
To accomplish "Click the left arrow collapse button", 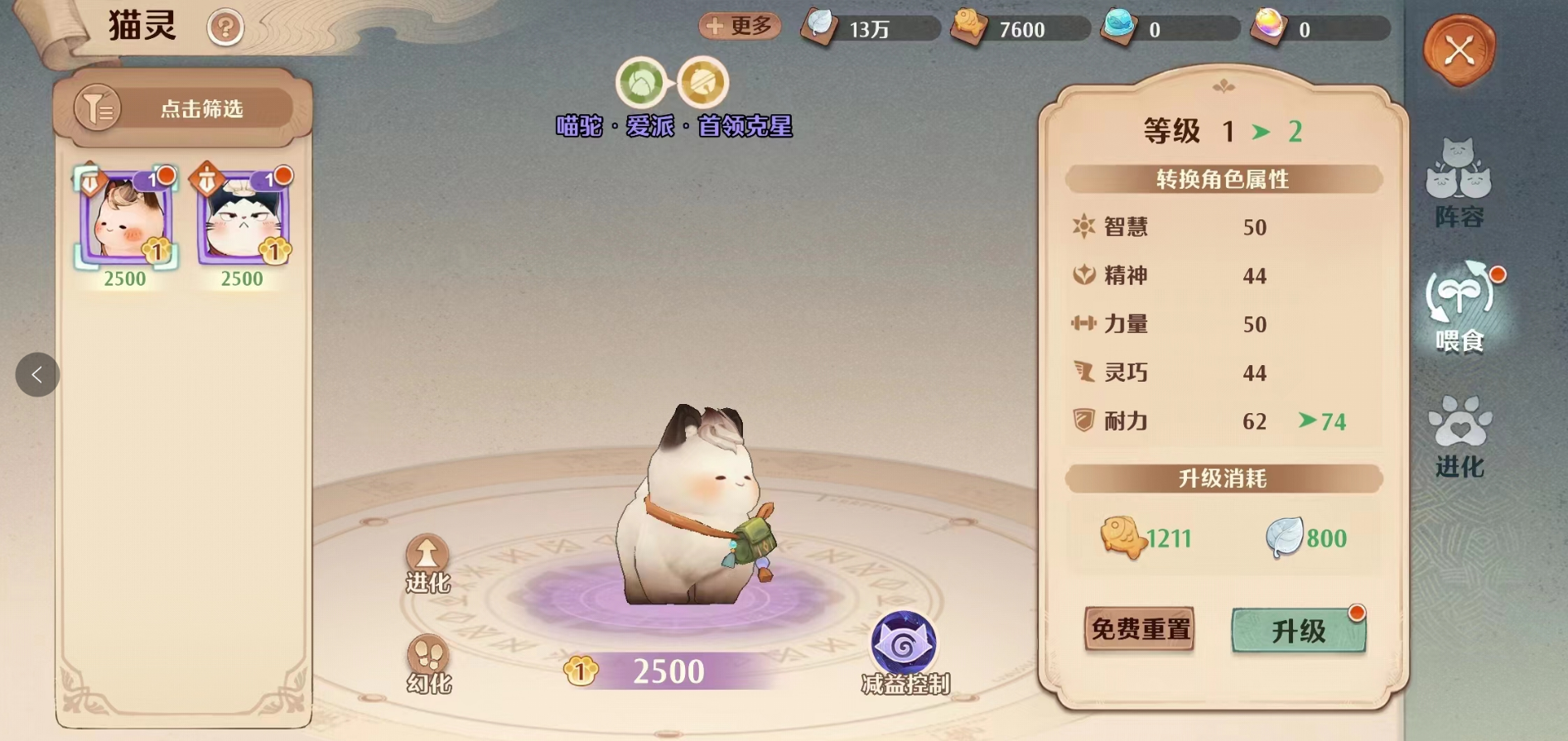I will click(x=37, y=375).
